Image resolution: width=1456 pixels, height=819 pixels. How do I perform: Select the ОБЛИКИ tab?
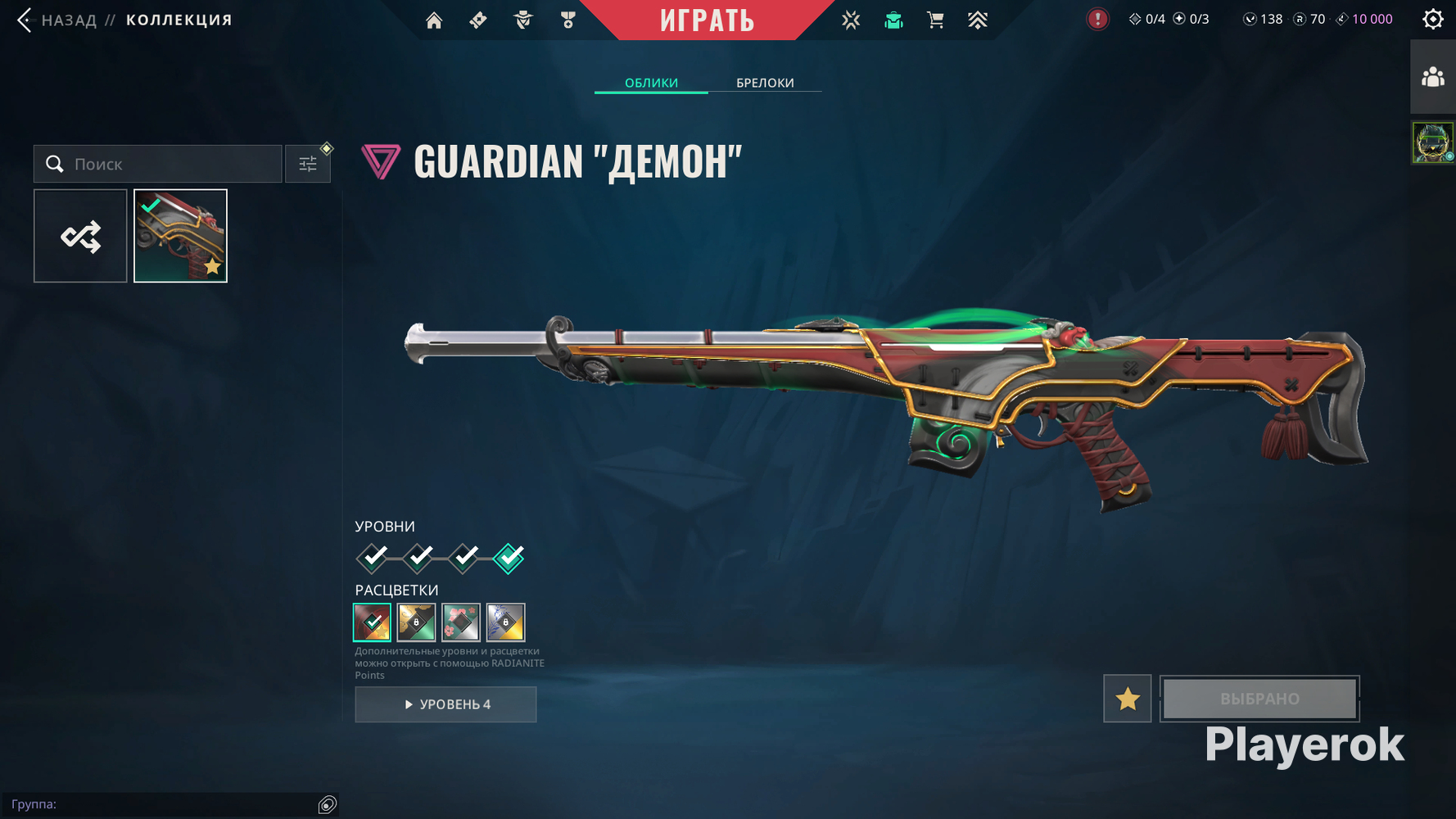(651, 83)
